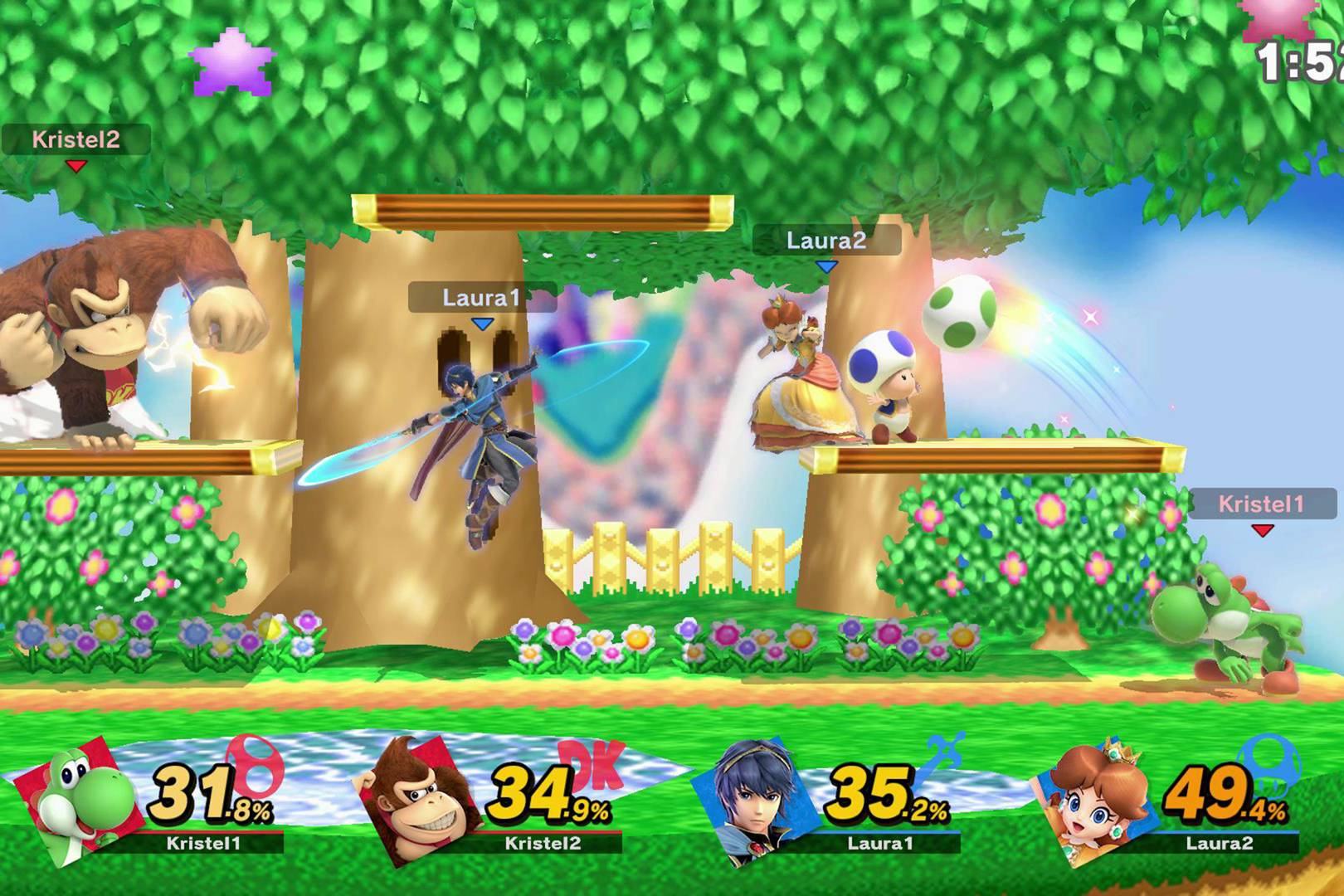Select the Kristel2 name tag above Donkey Kong
The width and height of the screenshot is (1344, 896).
coord(75,139)
